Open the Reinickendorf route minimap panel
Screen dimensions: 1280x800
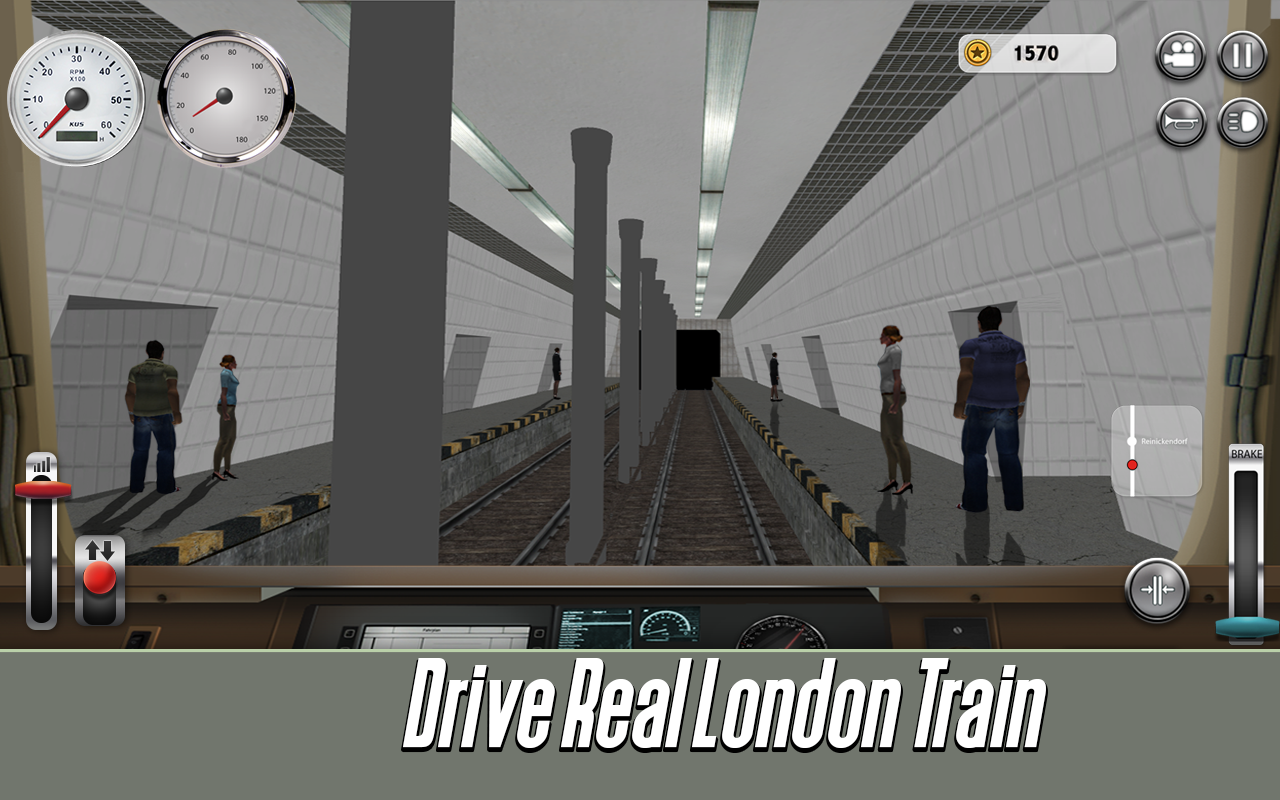(1156, 452)
